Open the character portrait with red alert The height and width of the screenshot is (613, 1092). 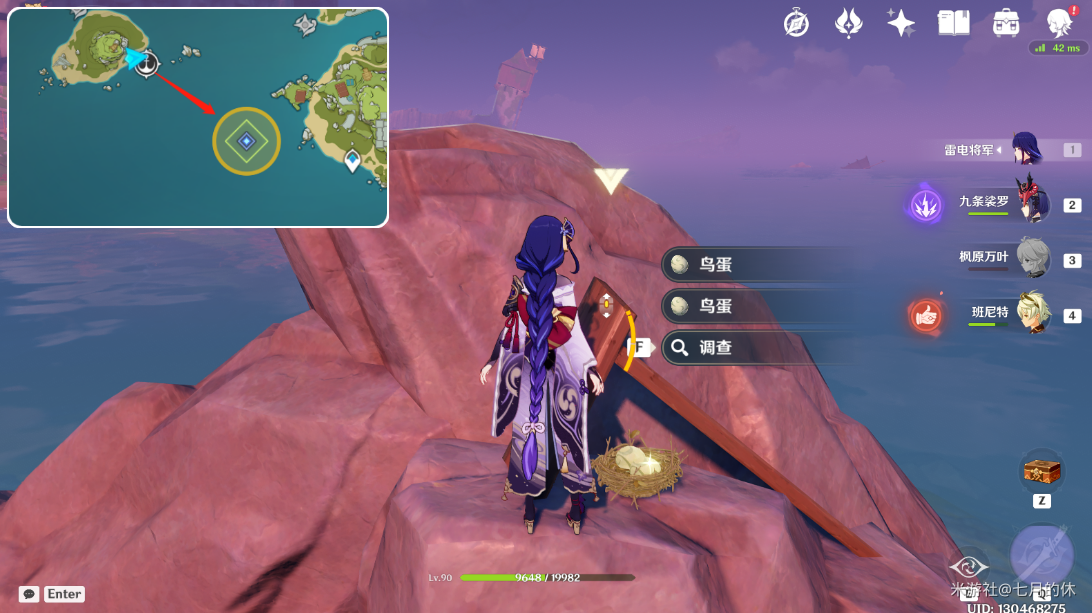point(1059,22)
